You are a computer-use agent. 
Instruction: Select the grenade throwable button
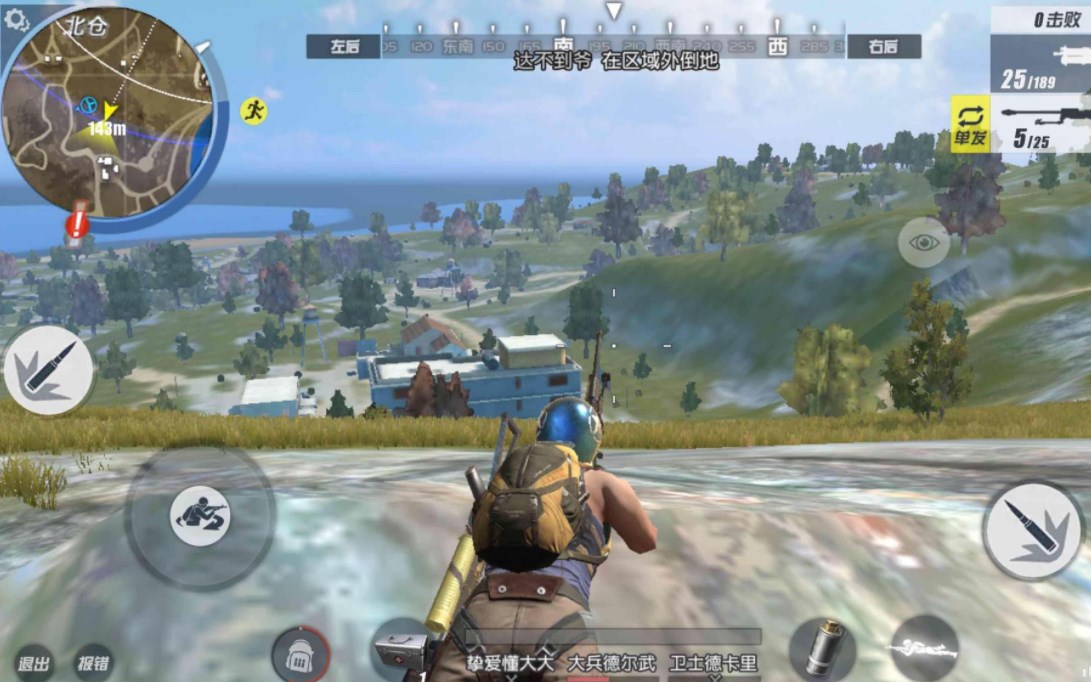(822, 648)
